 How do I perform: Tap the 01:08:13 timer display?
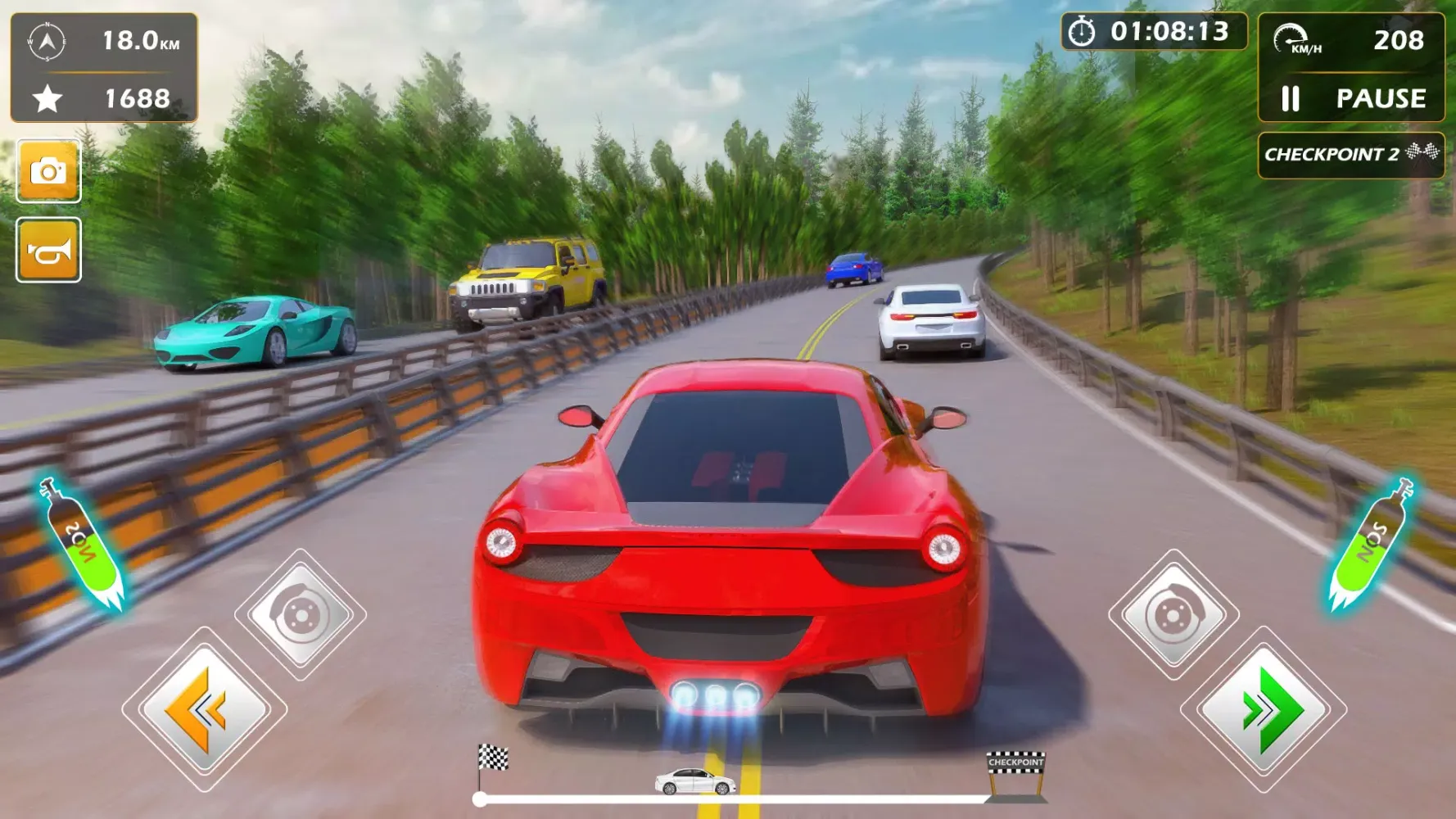[x=1169, y=32]
